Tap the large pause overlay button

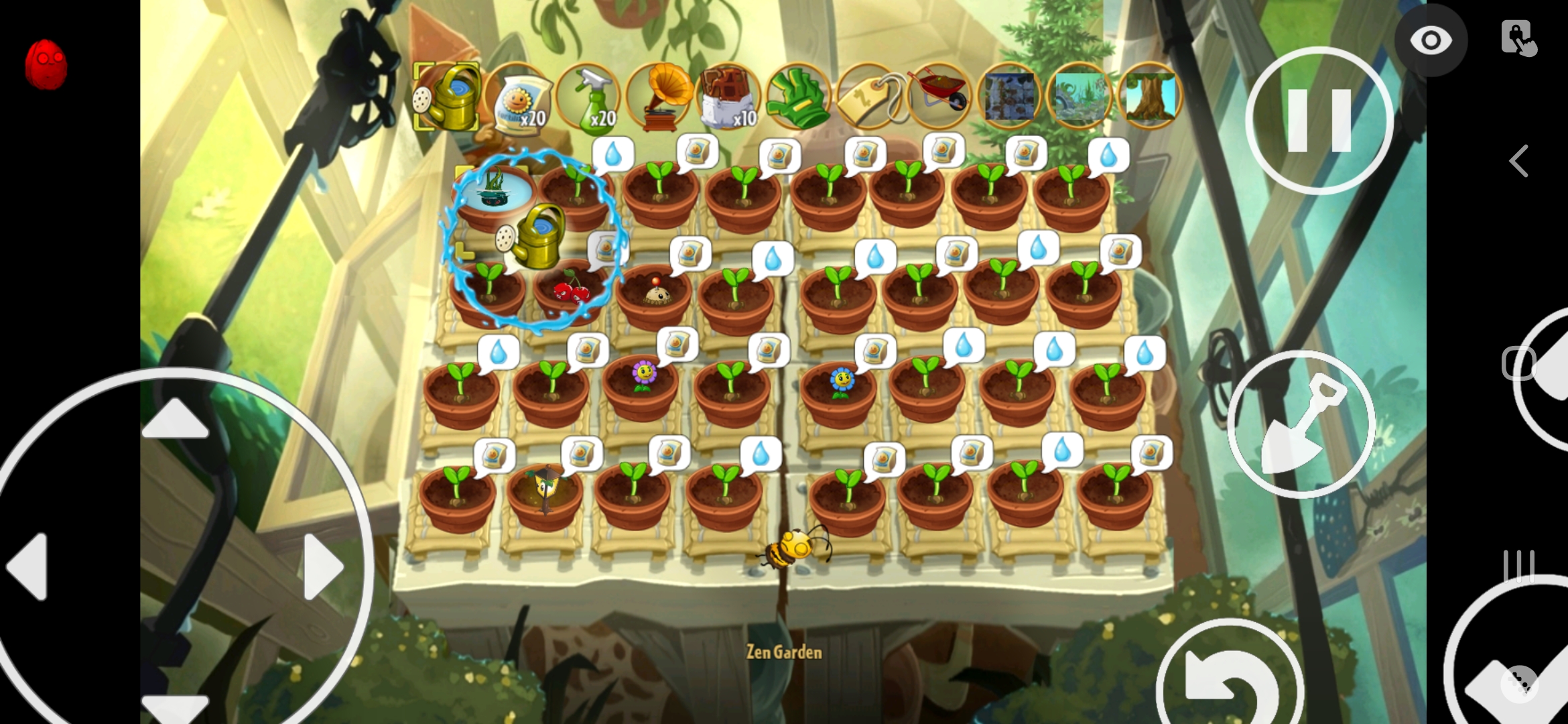[x=1319, y=121]
